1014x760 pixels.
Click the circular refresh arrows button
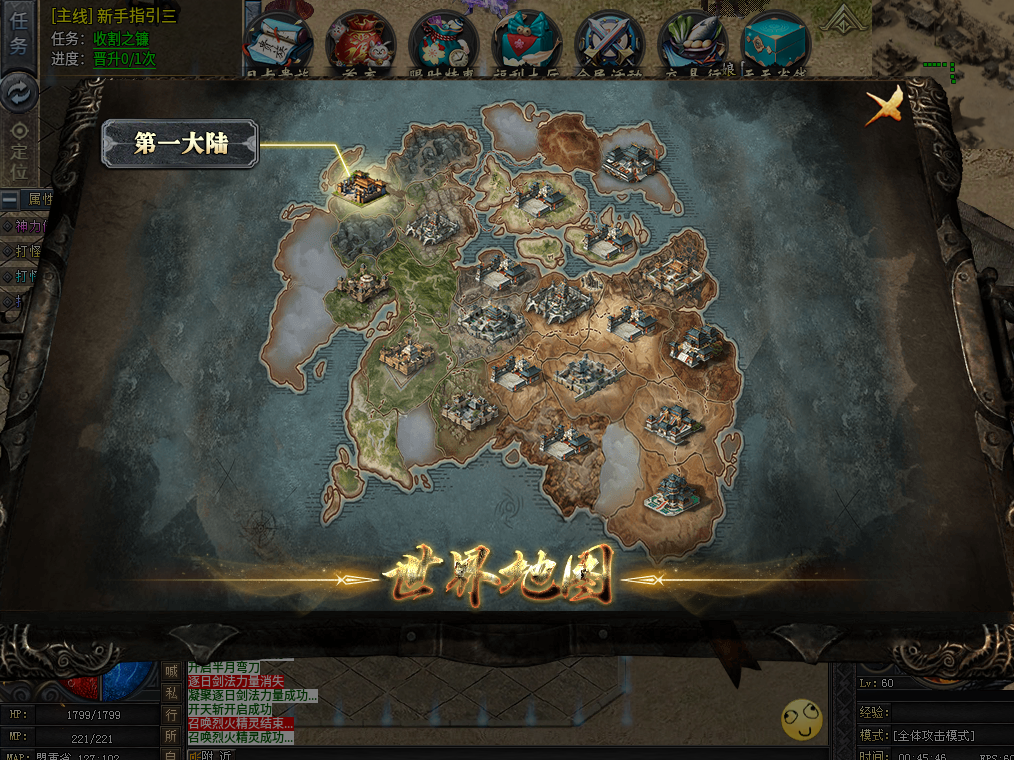[19, 93]
